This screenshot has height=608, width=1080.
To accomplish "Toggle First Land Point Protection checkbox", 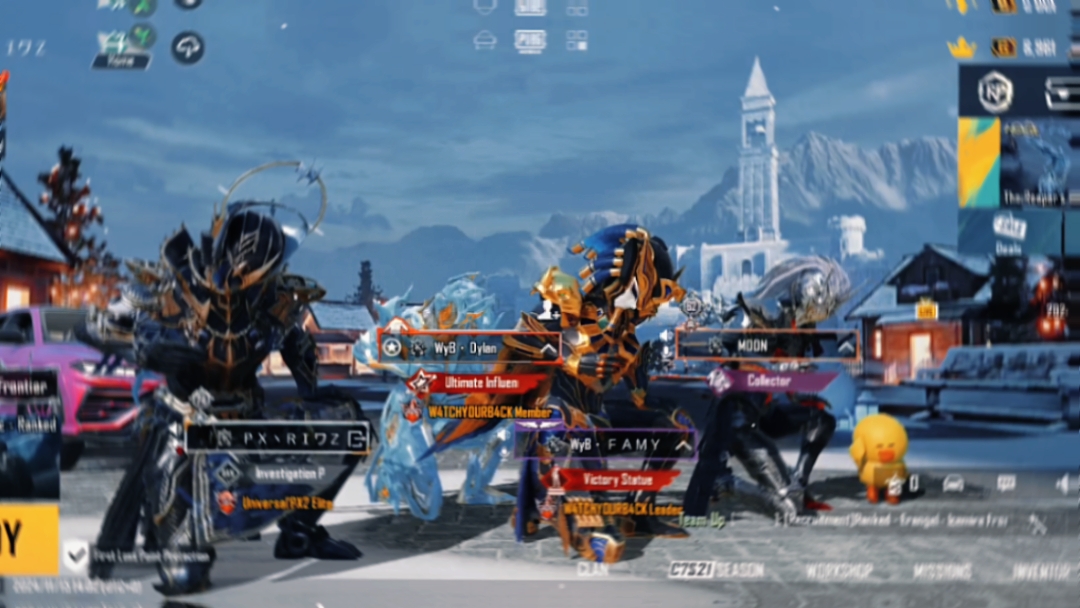I will click(x=75, y=553).
